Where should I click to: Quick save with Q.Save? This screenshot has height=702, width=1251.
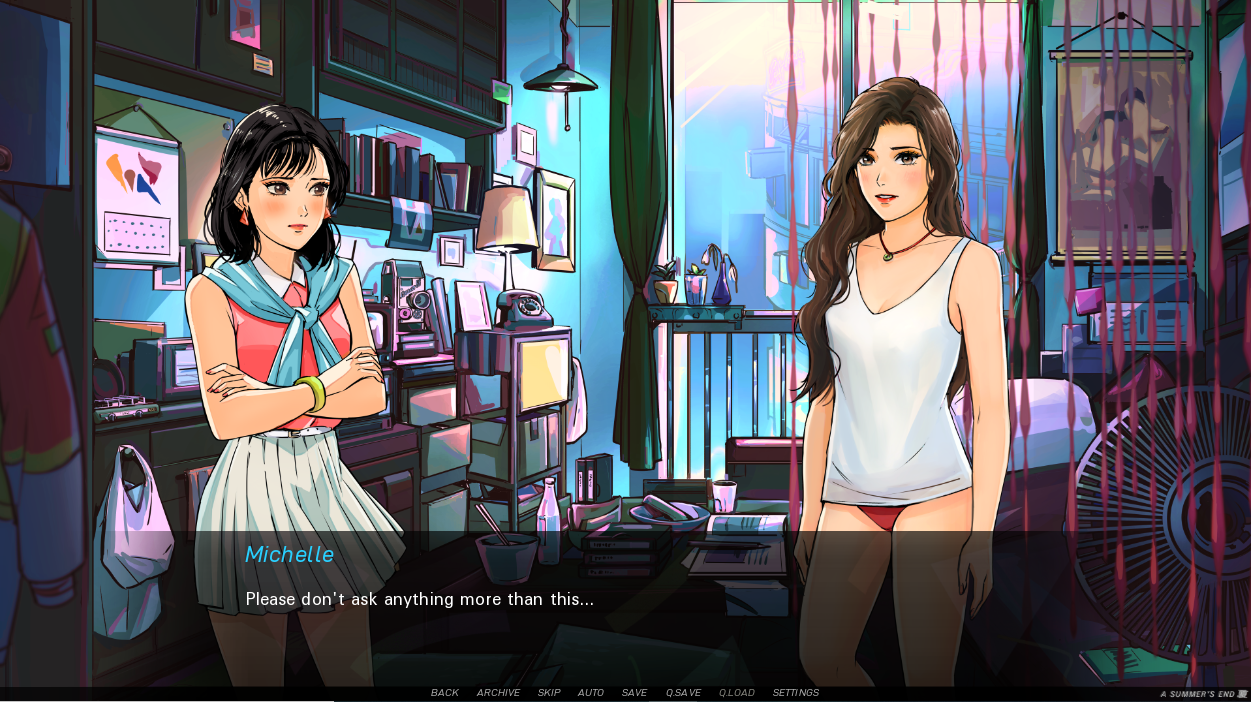pos(683,693)
